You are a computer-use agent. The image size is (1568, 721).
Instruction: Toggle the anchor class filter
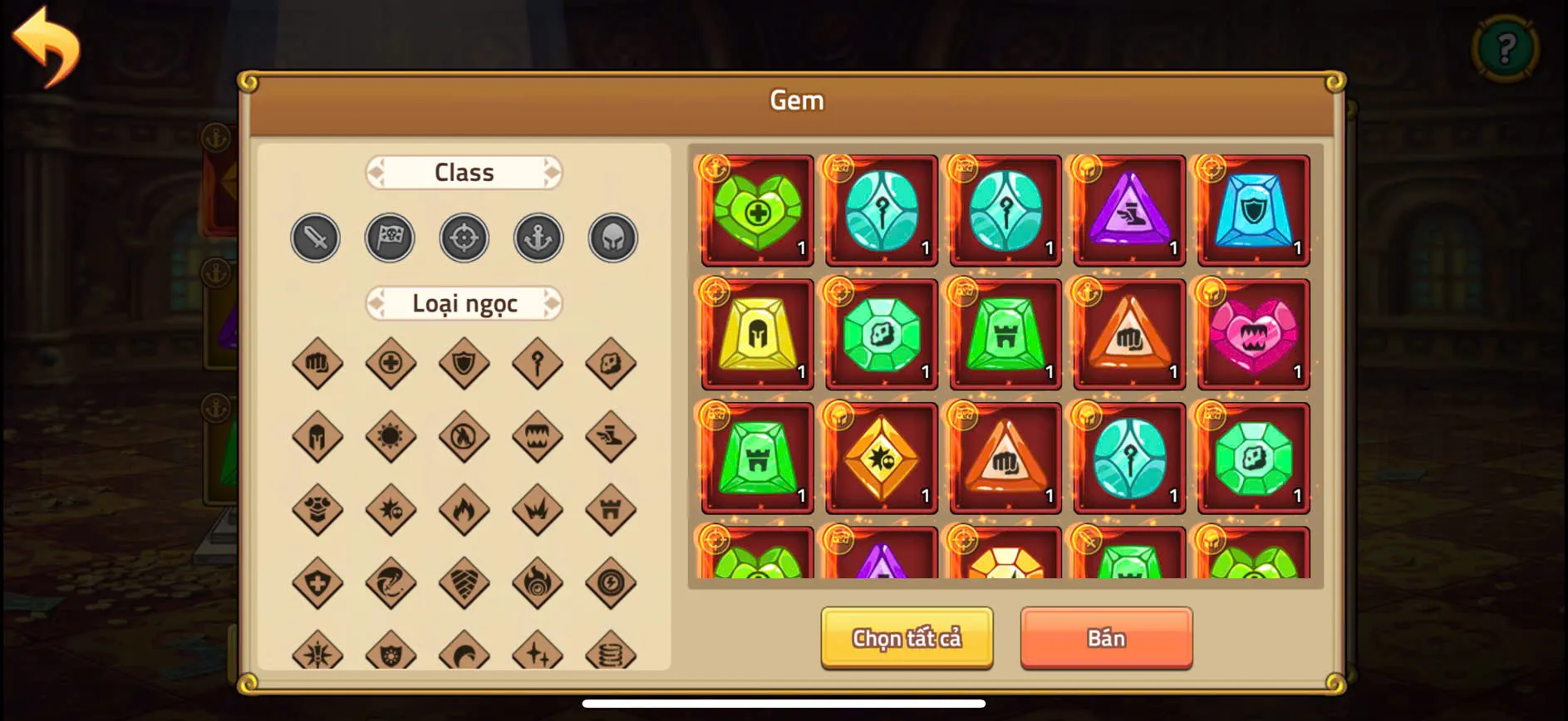coord(538,238)
